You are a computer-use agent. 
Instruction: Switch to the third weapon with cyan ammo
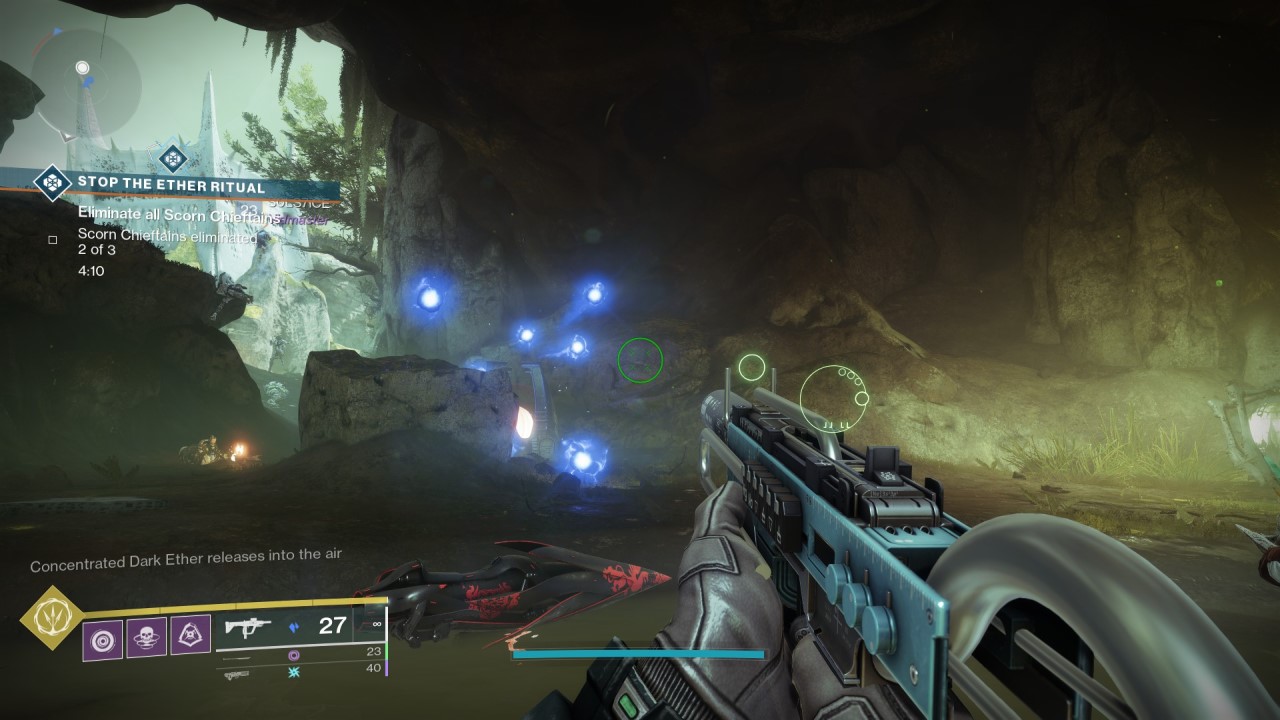point(295,675)
